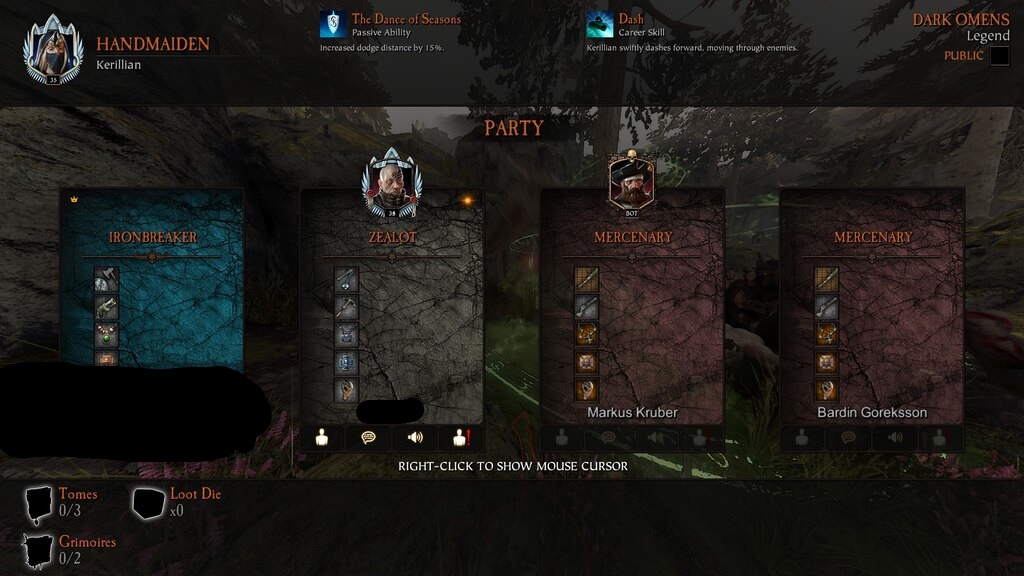
Task: Open the Zealot player's portrait
Action: click(392, 183)
